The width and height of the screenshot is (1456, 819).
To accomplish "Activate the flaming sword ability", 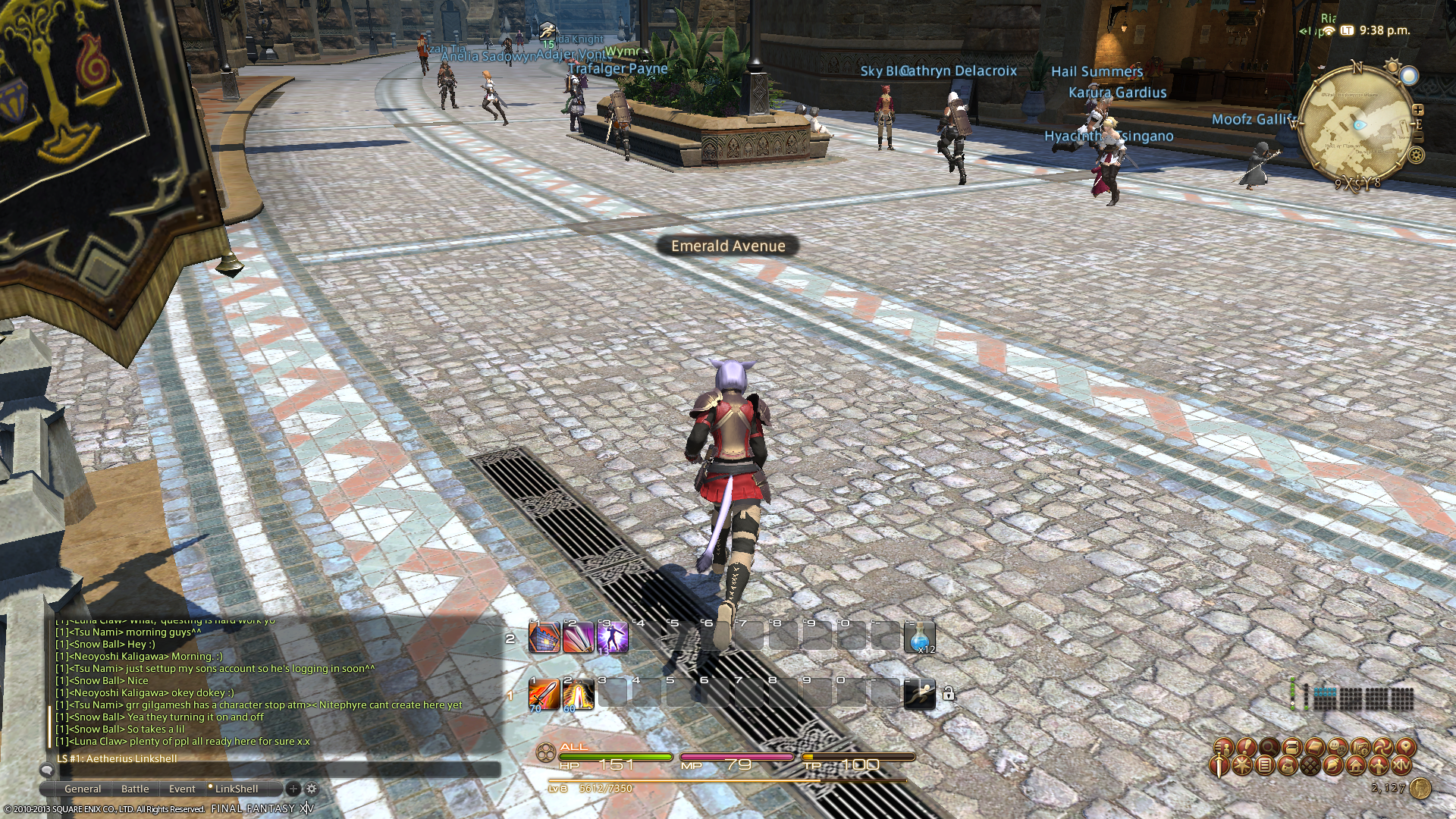I will [x=544, y=694].
